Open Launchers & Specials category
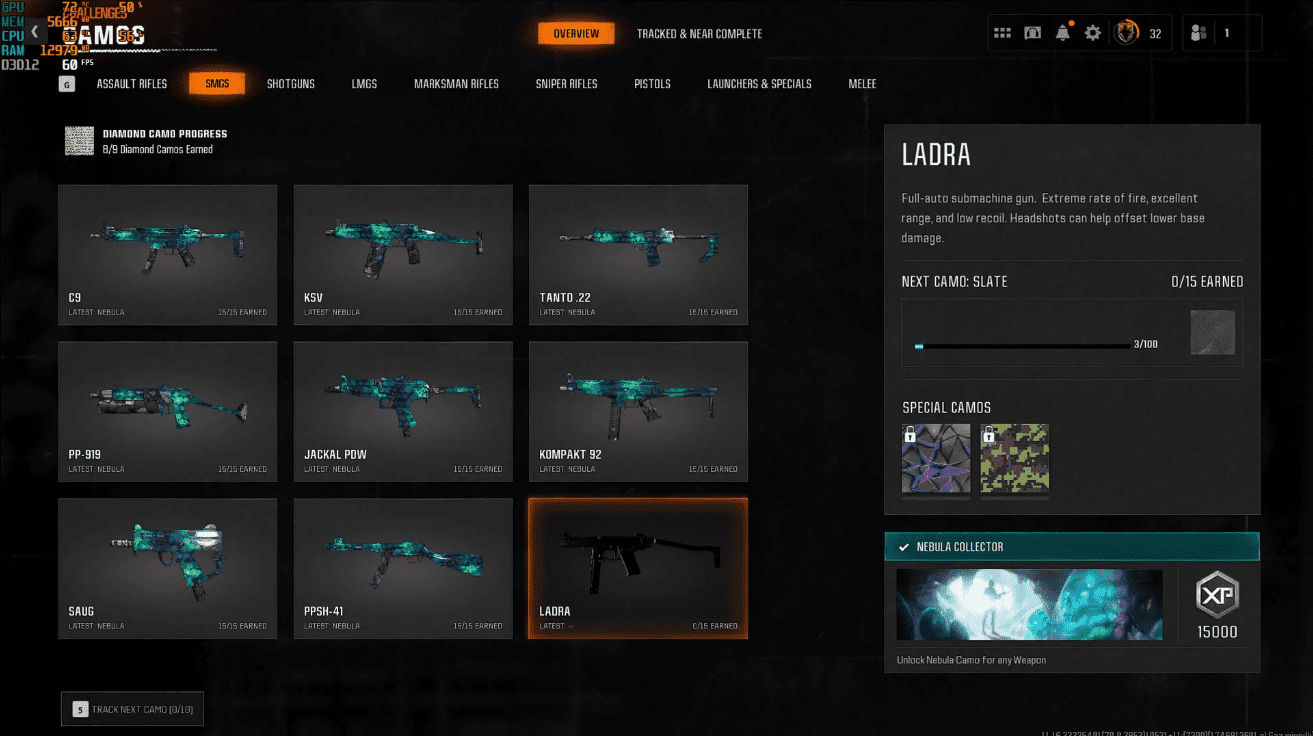 pyautogui.click(x=759, y=84)
